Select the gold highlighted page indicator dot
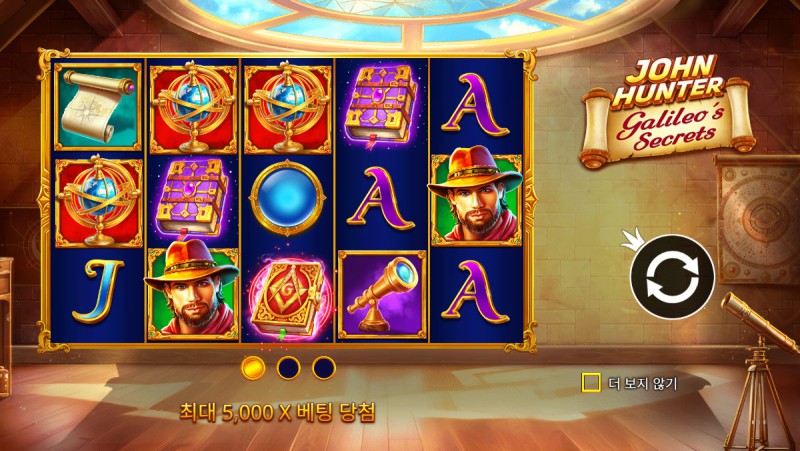 (253, 368)
